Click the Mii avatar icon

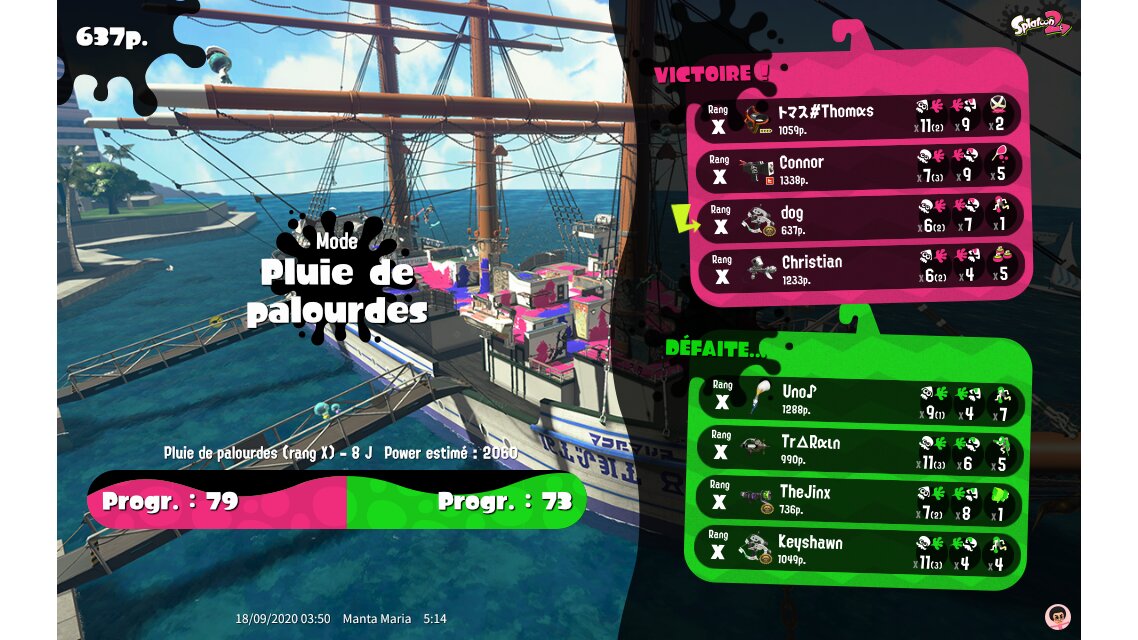pos(1056,615)
